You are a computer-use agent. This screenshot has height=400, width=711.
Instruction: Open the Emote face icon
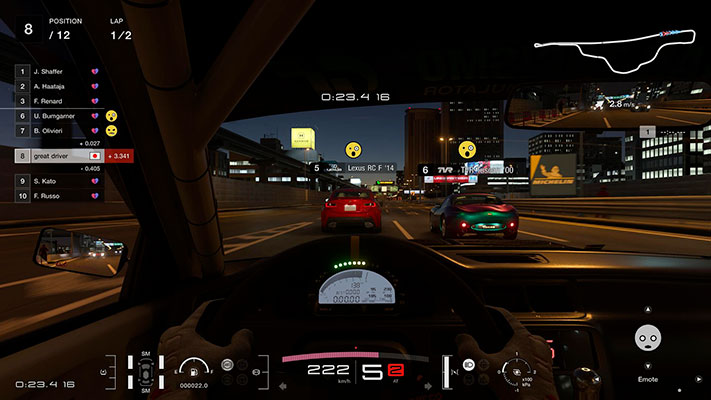649,338
